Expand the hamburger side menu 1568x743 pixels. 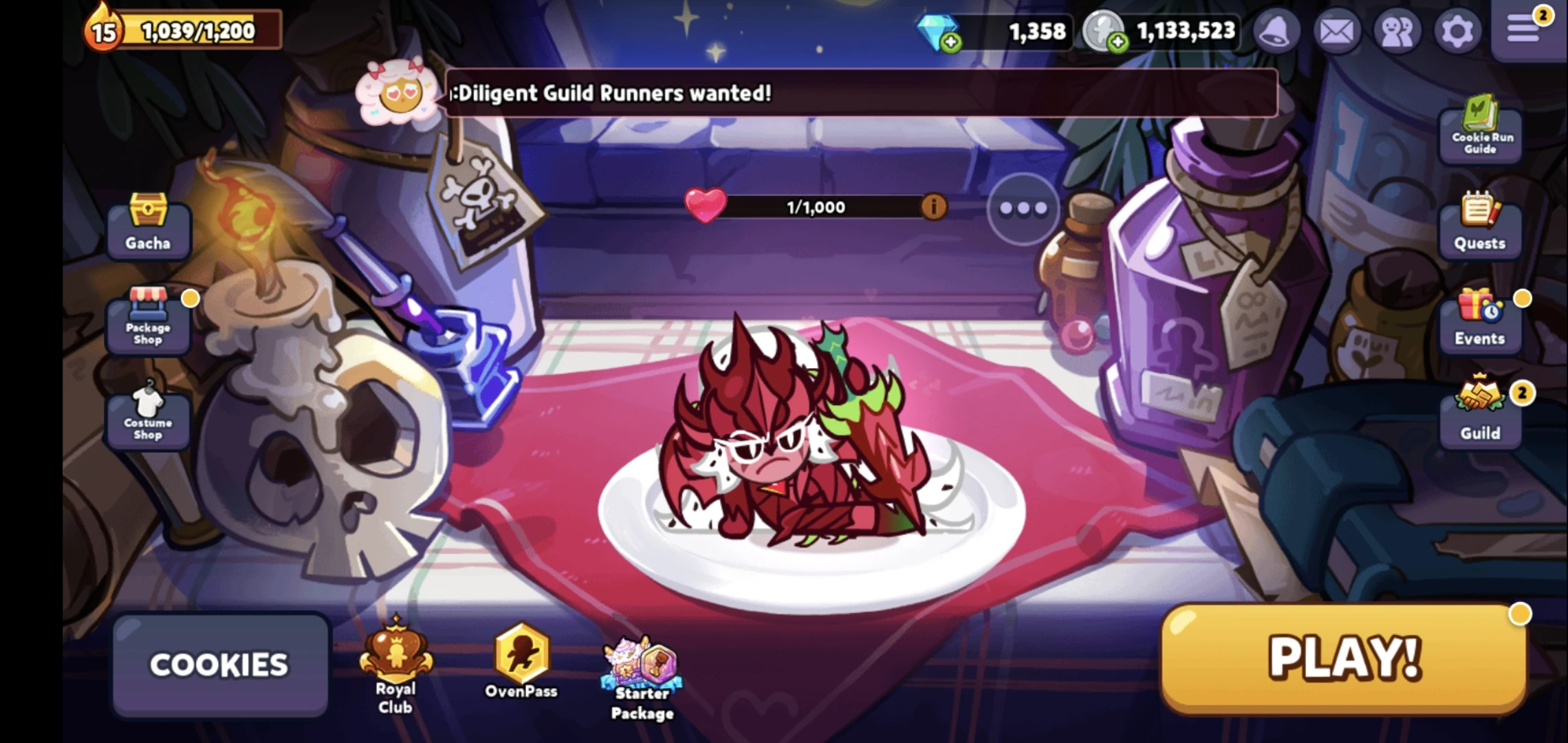tap(1524, 30)
